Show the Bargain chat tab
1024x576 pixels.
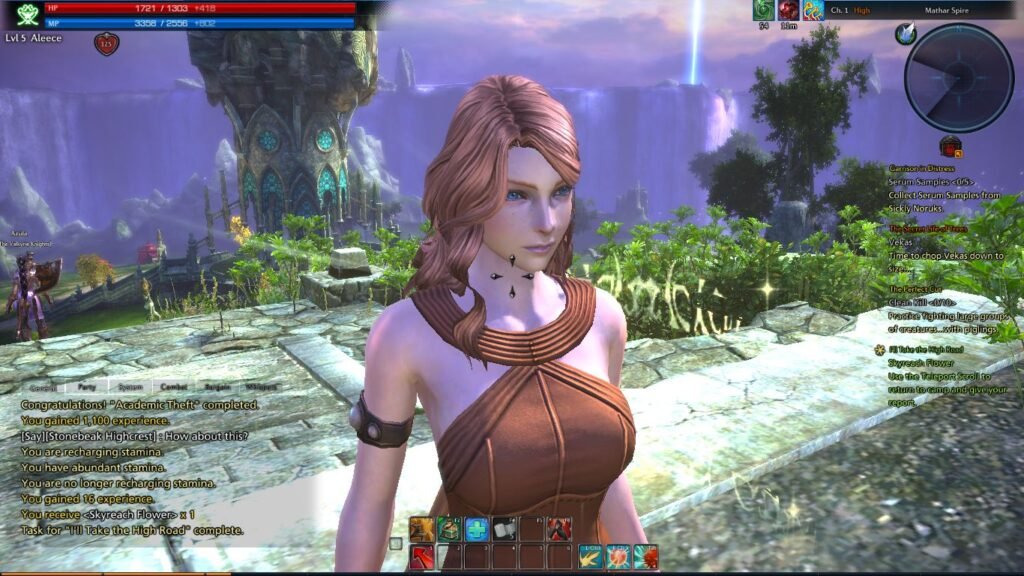click(217, 386)
